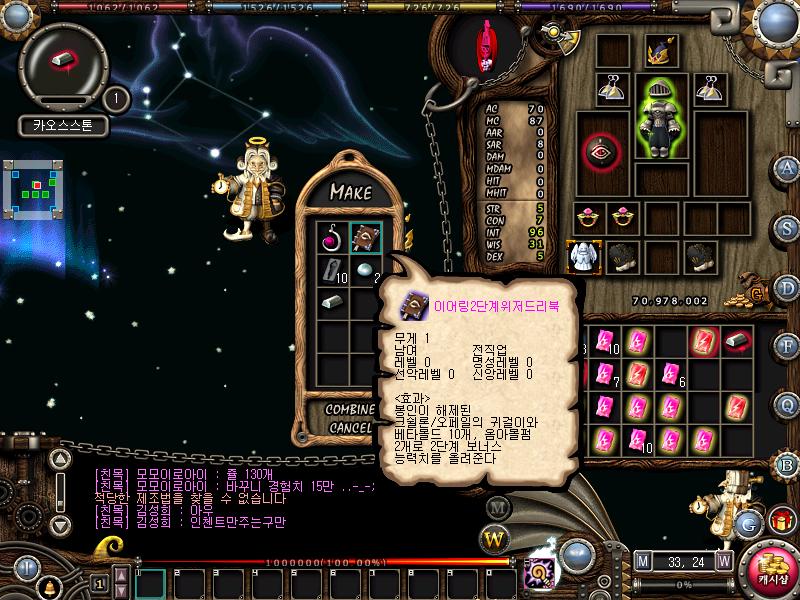Click the red eye orb weapon slot

[602, 153]
